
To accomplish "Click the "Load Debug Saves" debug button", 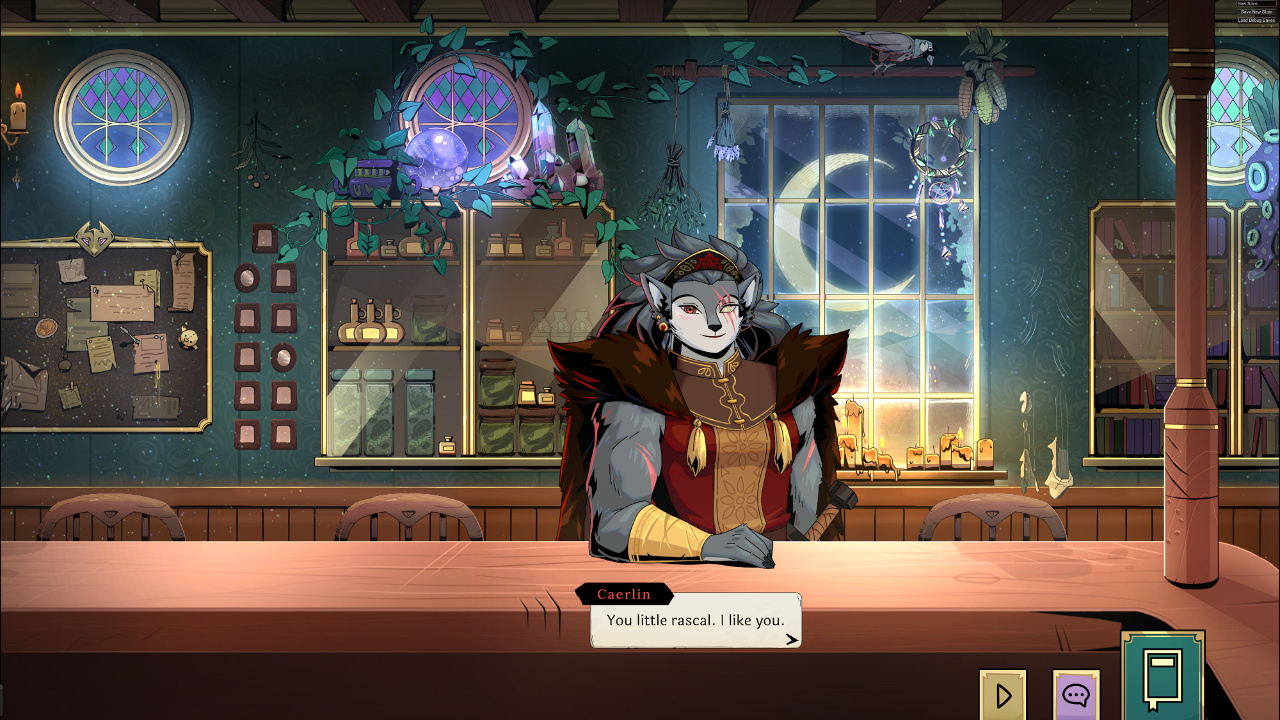I will (1257, 20).
